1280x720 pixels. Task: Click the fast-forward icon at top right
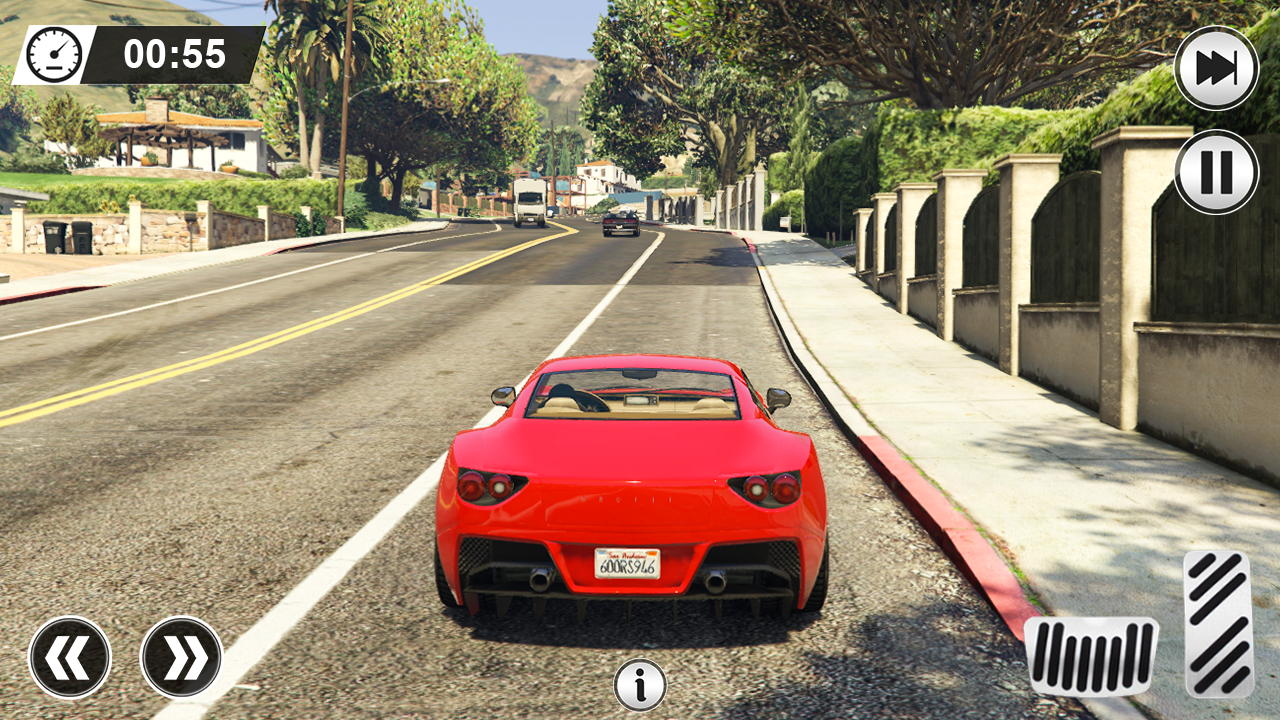pyautogui.click(x=1215, y=67)
